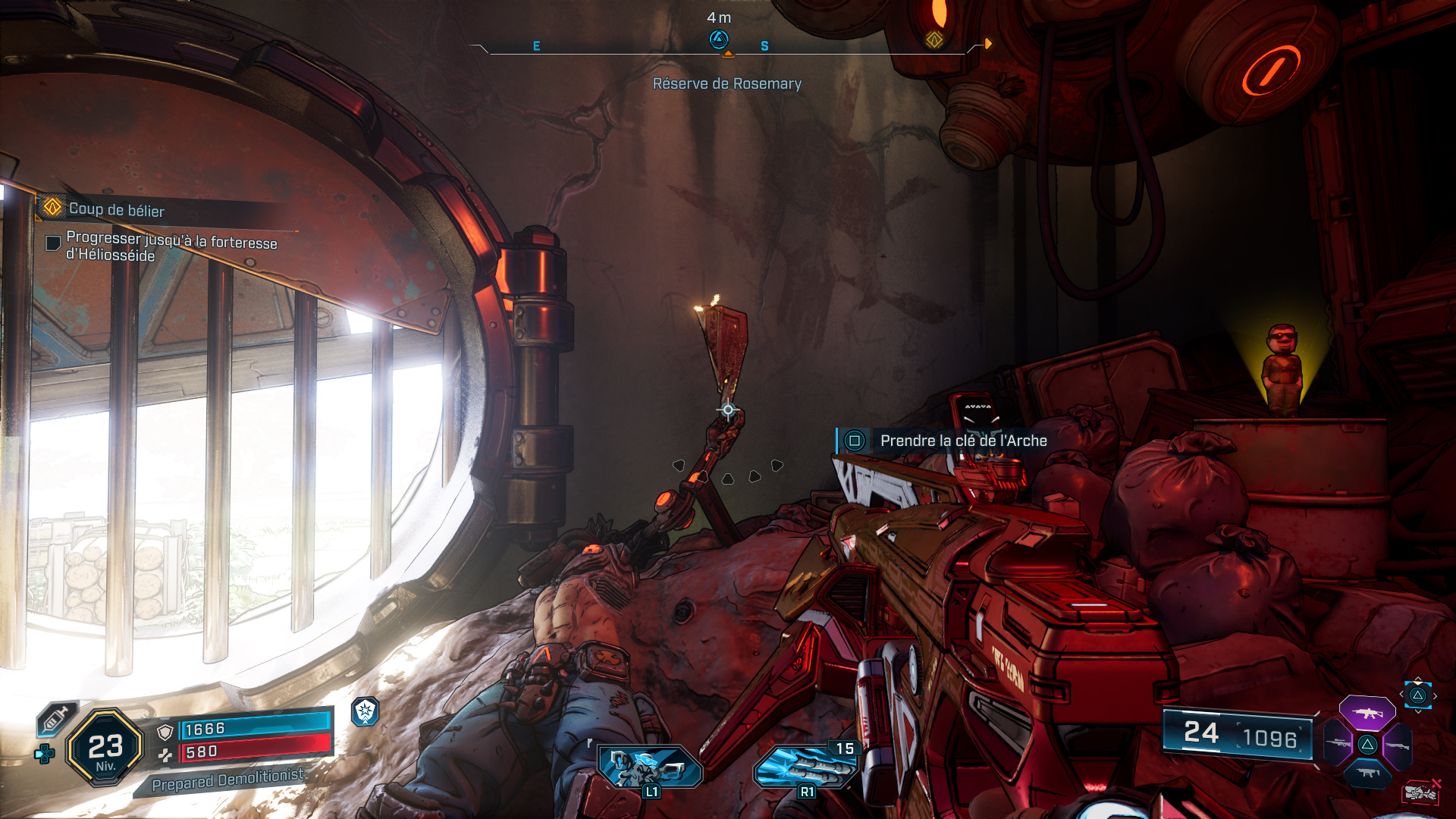Click the red crossed-out vehicle icon
This screenshot has width=1456, height=819.
(1420, 792)
